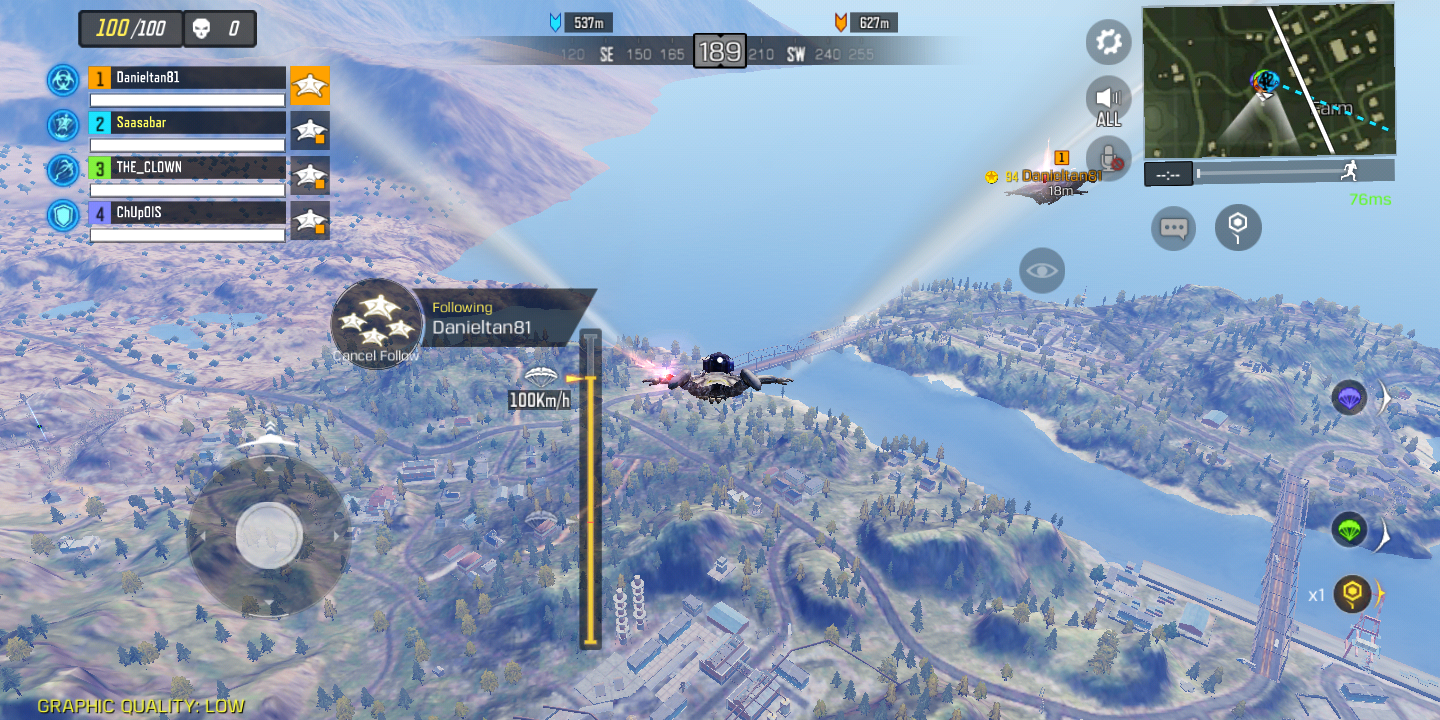Image resolution: width=1440 pixels, height=720 pixels.
Task: Click the orange wingsuit icon beside Danieltan81
Action: click(310, 86)
